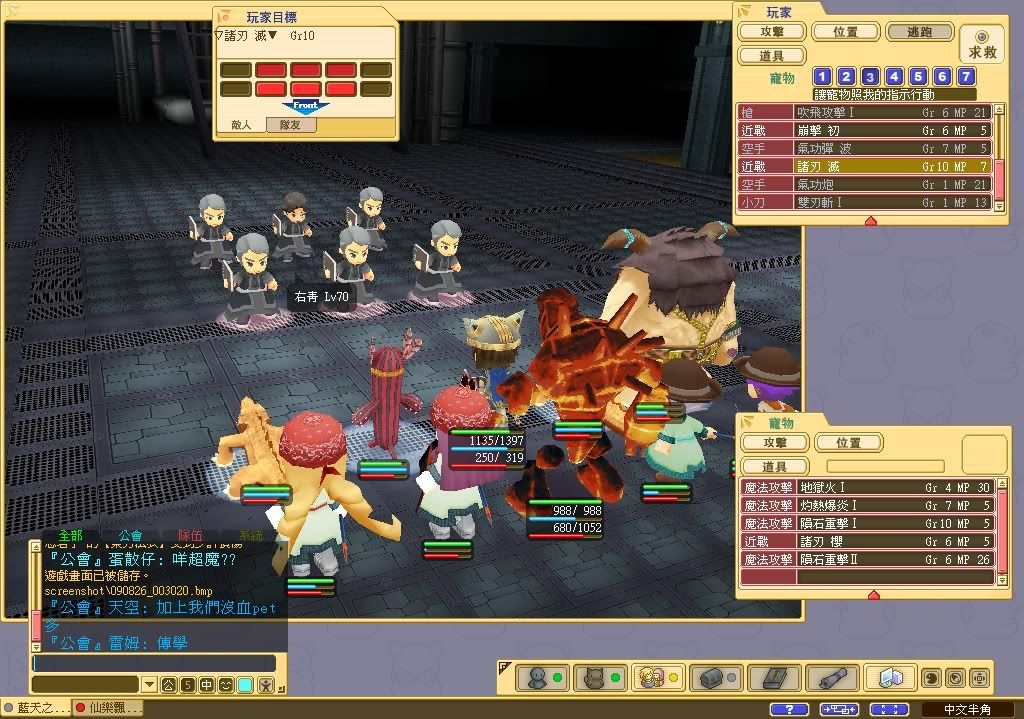The height and width of the screenshot is (719, 1024).
Task: Open the player 道具 (Item) menu
Action: [x=770, y=56]
